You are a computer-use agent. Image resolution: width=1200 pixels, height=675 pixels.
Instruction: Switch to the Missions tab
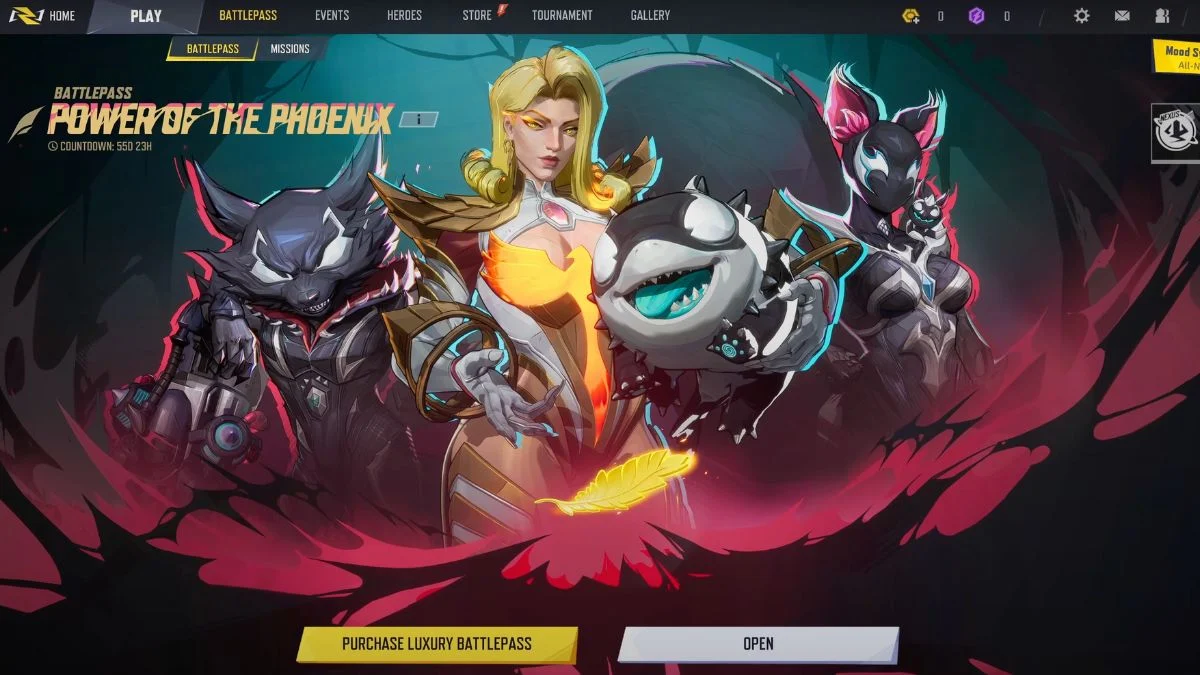[x=290, y=49]
